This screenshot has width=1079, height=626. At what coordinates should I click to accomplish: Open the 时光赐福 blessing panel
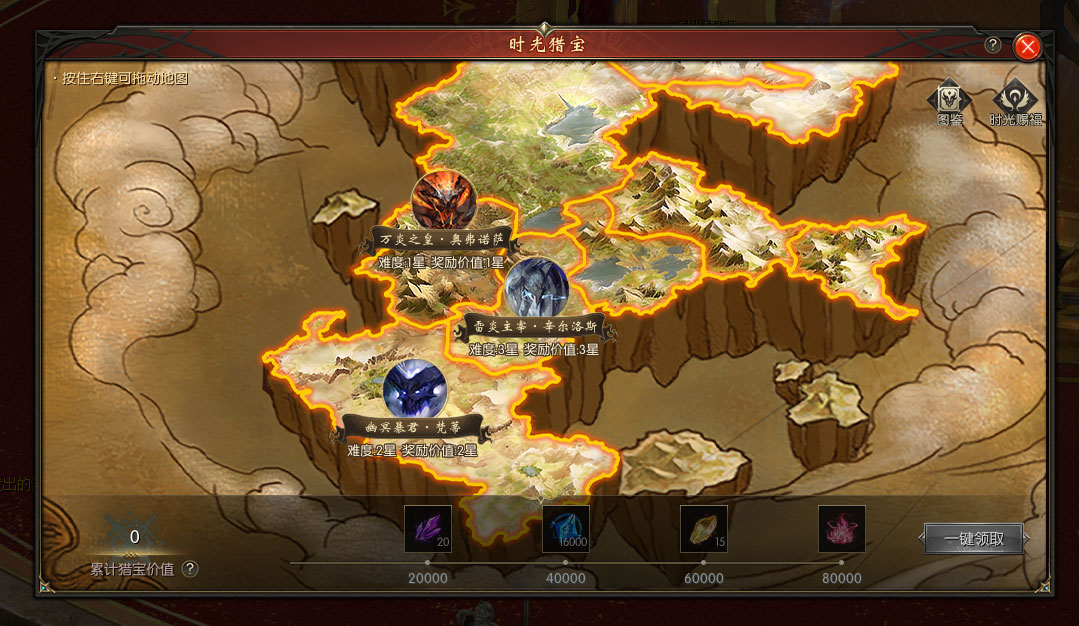coord(1016,101)
